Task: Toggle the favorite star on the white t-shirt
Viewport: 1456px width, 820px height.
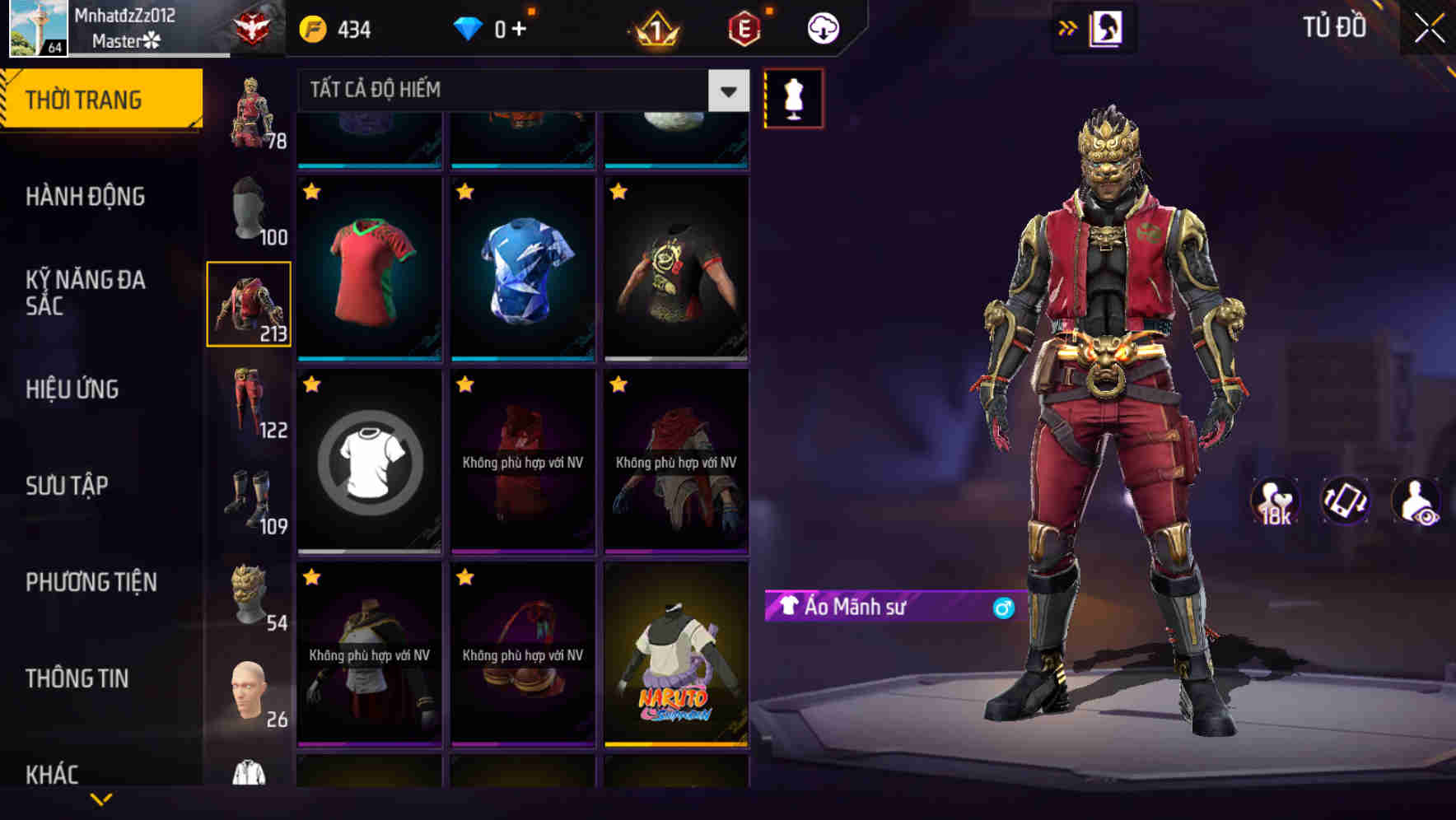Action: coord(312,384)
